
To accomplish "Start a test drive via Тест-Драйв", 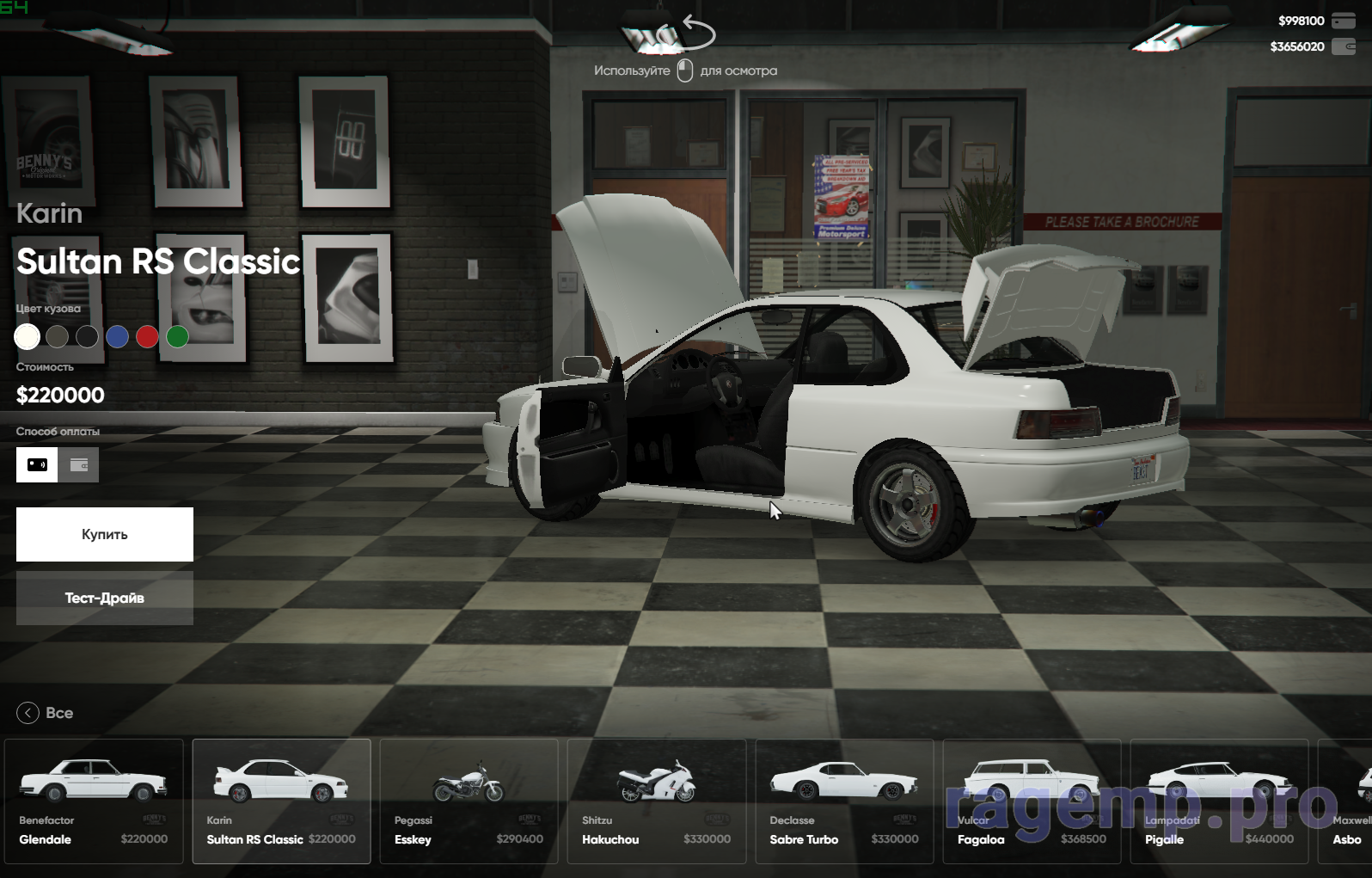I will pyautogui.click(x=105, y=598).
